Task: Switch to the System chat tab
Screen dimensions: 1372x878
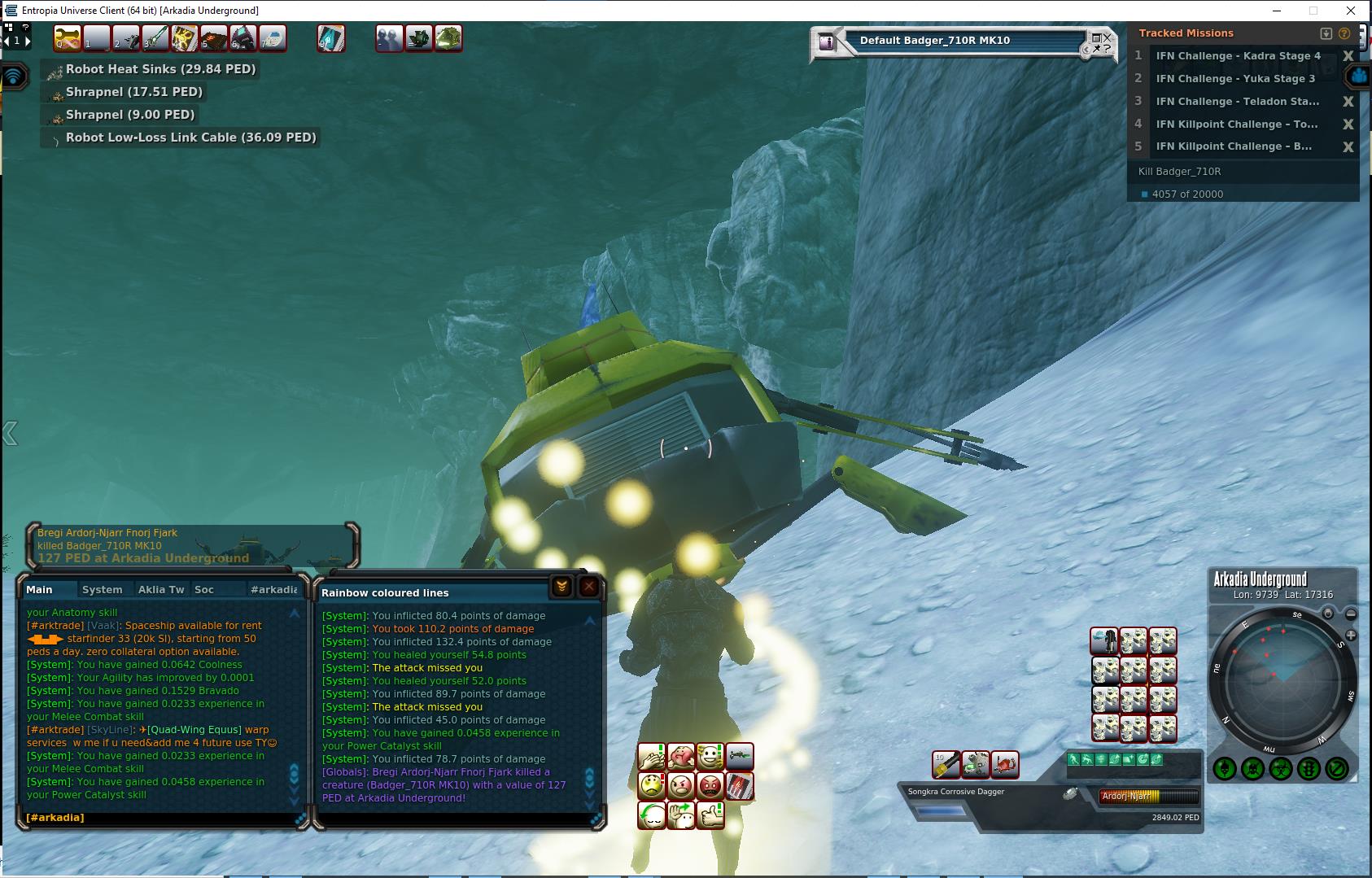Action: pos(102,589)
